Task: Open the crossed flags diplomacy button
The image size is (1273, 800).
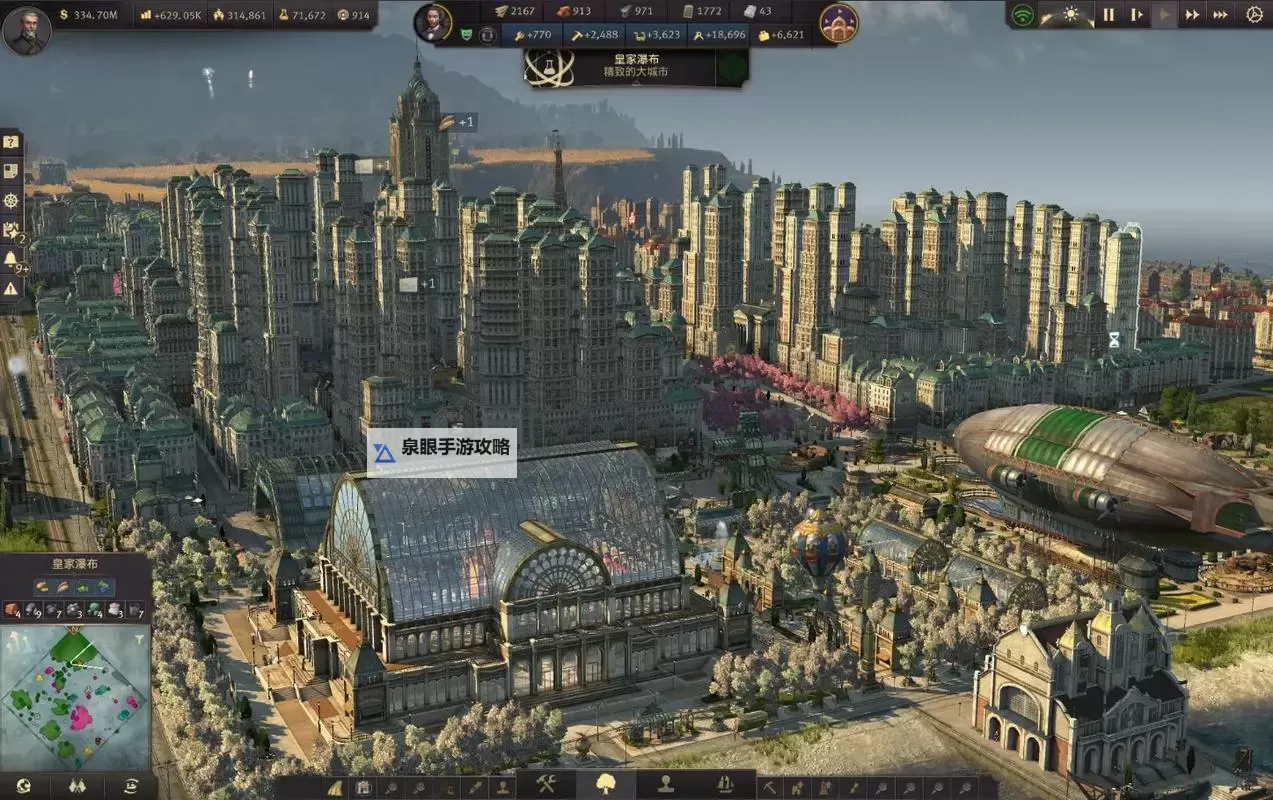Action: (x=78, y=786)
